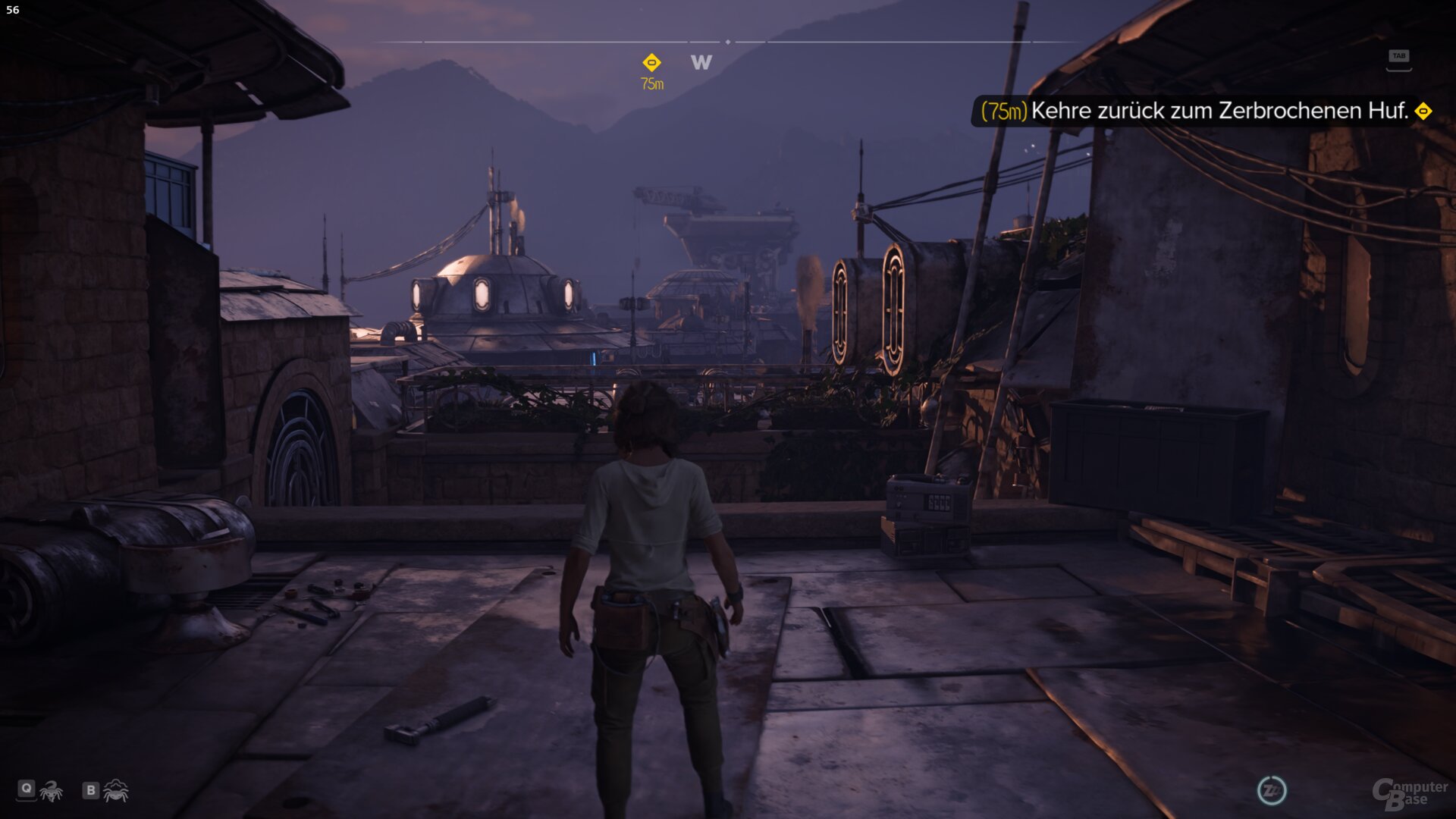Viewport: 1456px width, 819px height.
Task: Open the map via the TAB key icon
Action: 1401,55
